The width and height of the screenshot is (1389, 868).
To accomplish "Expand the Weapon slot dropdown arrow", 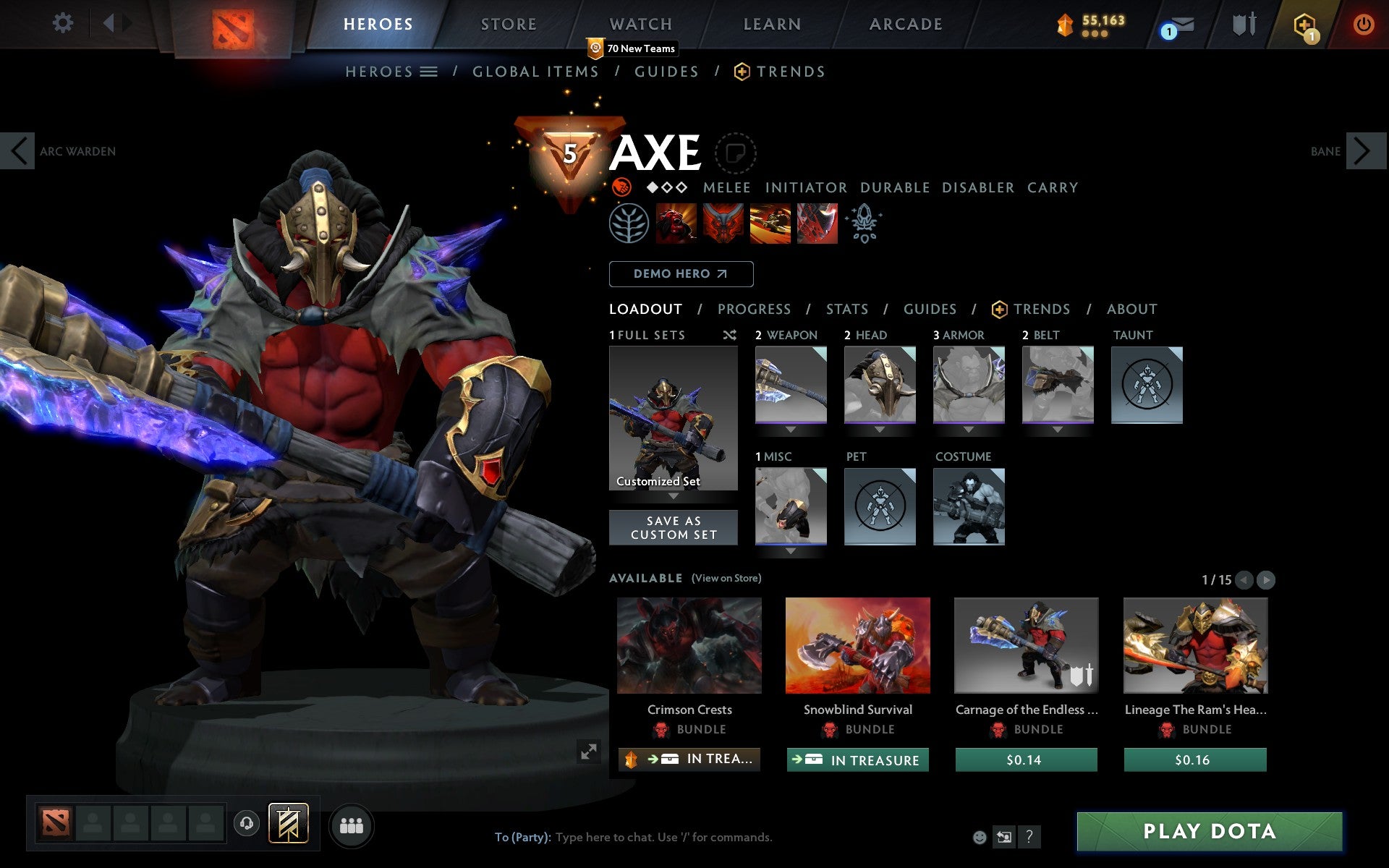I will [x=790, y=428].
